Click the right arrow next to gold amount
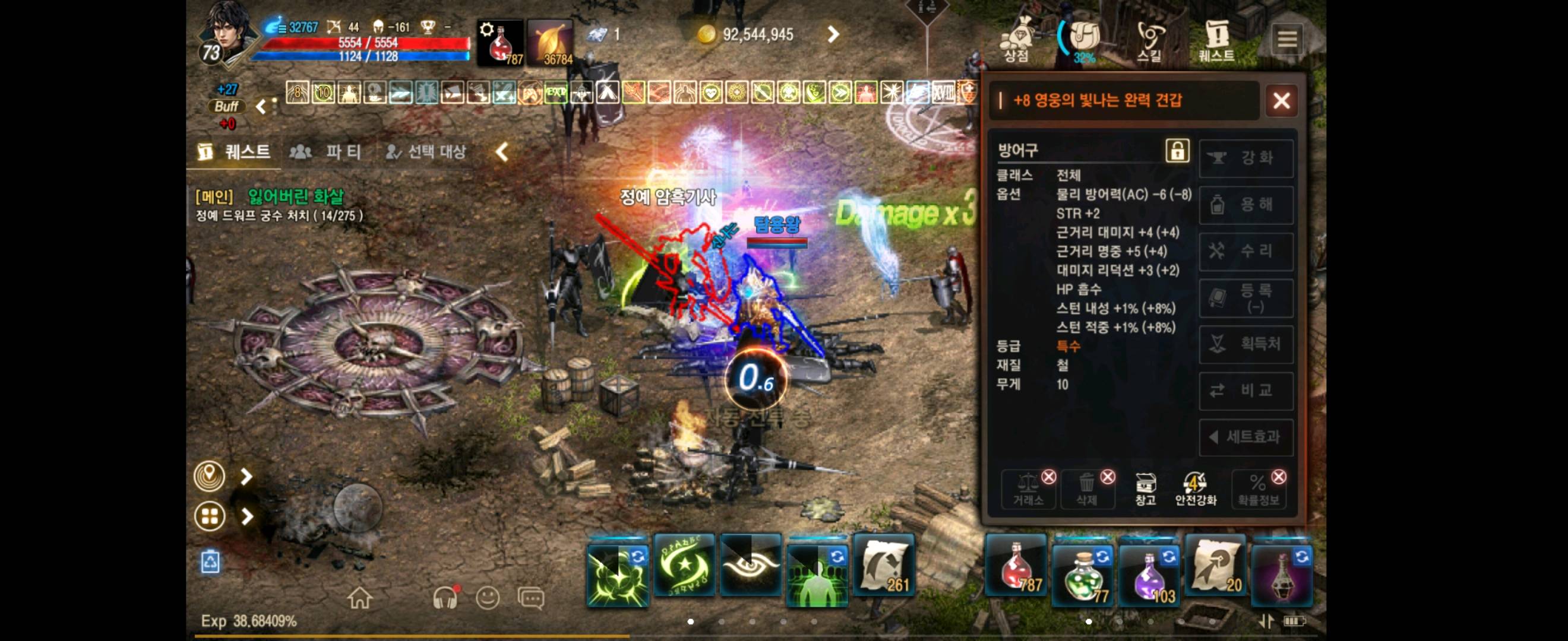The width and height of the screenshot is (1568, 641). 833,34
